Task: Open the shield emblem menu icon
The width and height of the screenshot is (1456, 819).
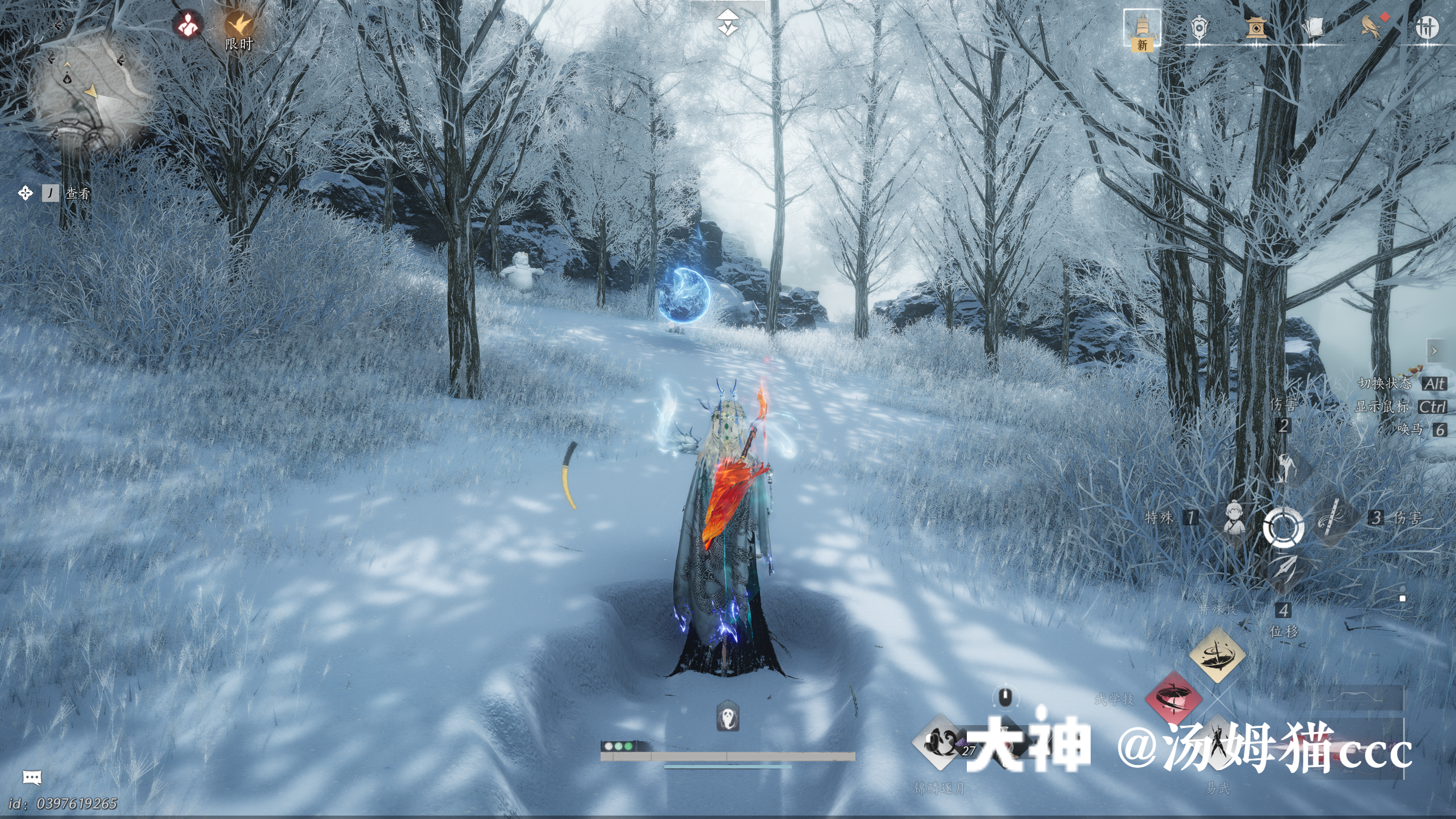Action: click(1199, 27)
